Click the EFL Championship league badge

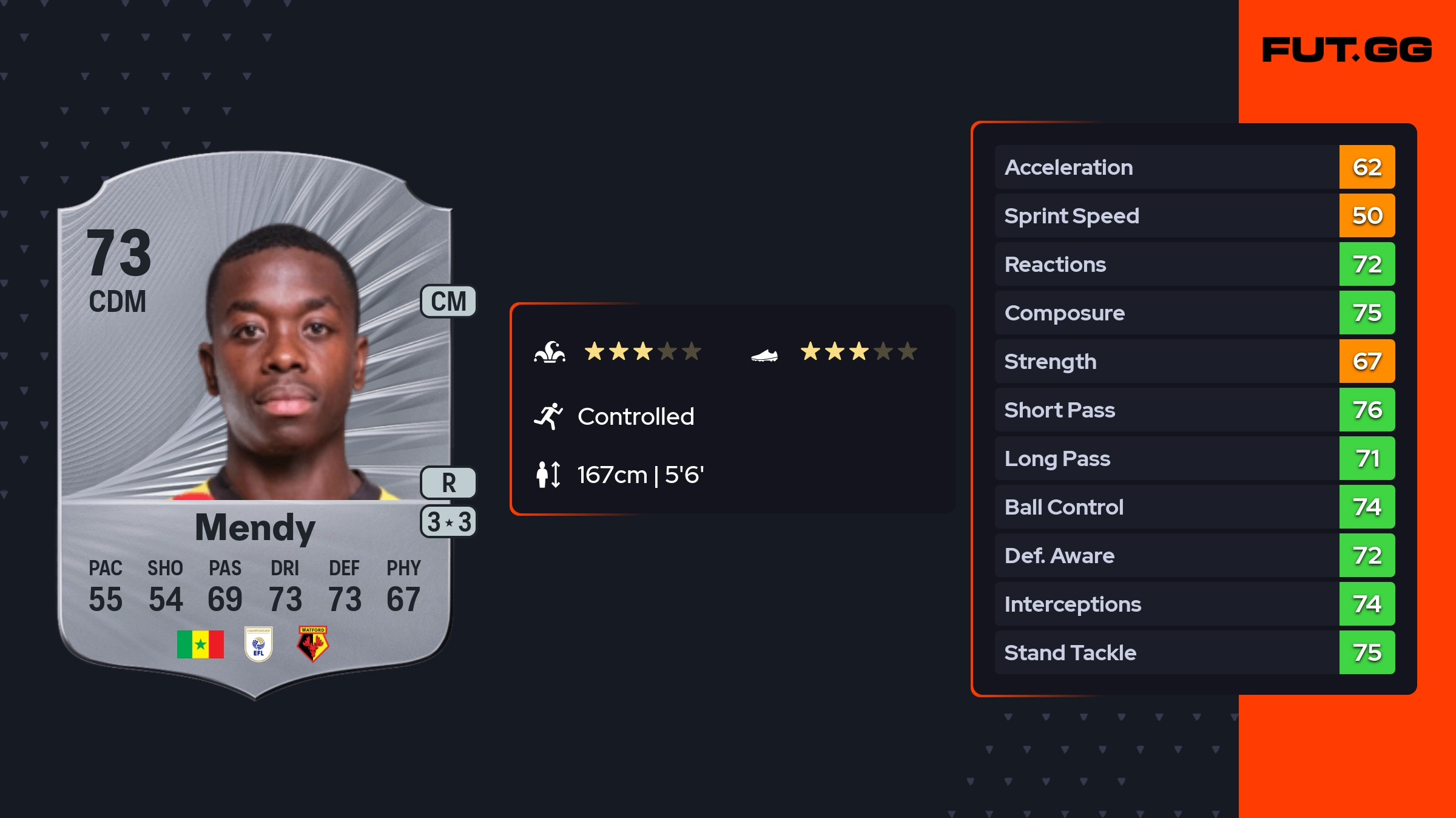click(x=258, y=644)
